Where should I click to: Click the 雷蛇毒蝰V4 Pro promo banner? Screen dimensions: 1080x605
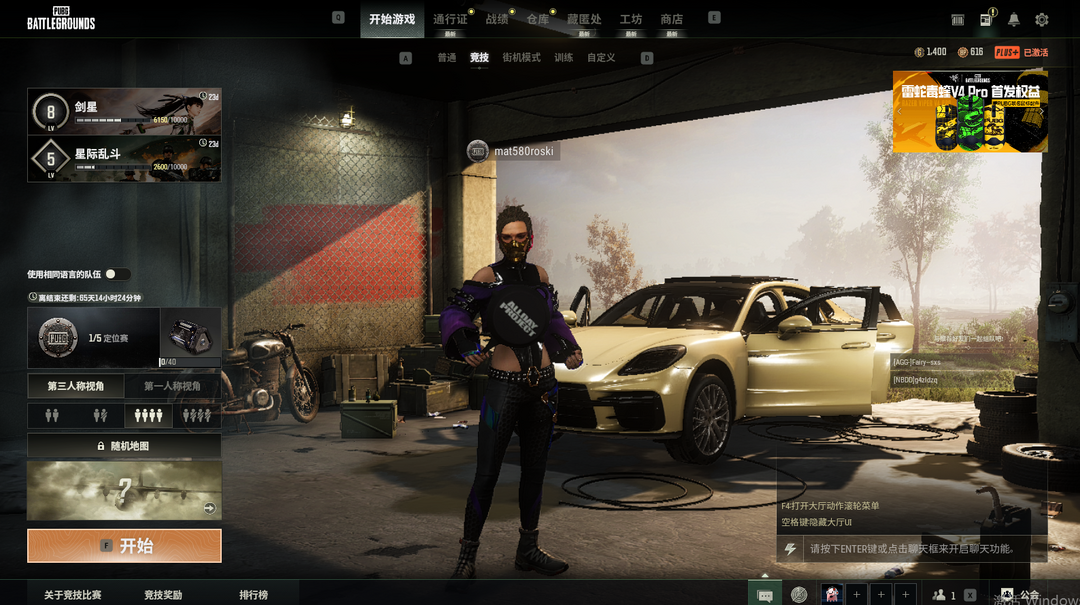pyautogui.click(x=970, y=111)
